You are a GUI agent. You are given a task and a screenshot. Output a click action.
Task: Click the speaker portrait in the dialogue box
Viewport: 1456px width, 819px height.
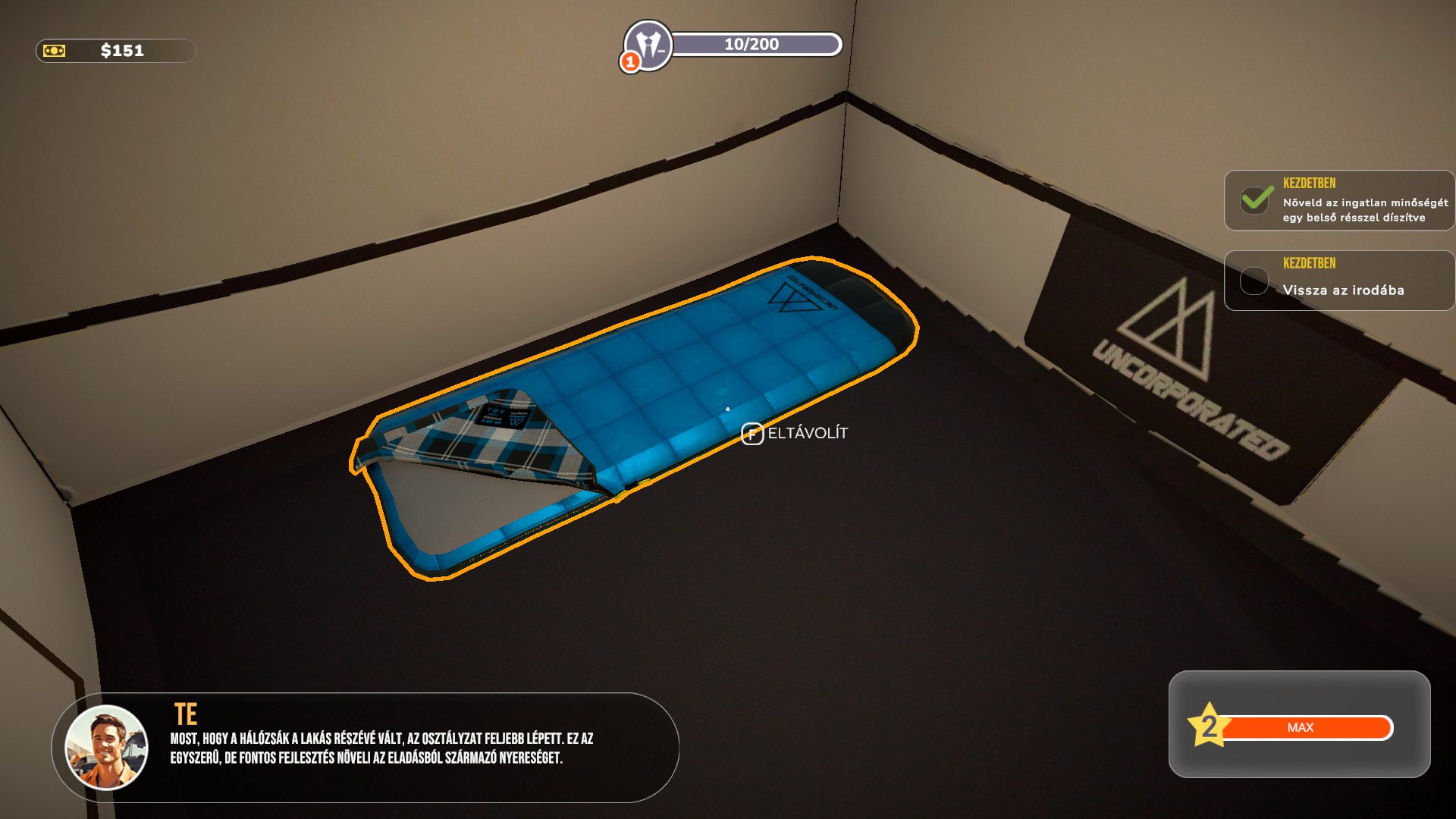pos(106,747)
